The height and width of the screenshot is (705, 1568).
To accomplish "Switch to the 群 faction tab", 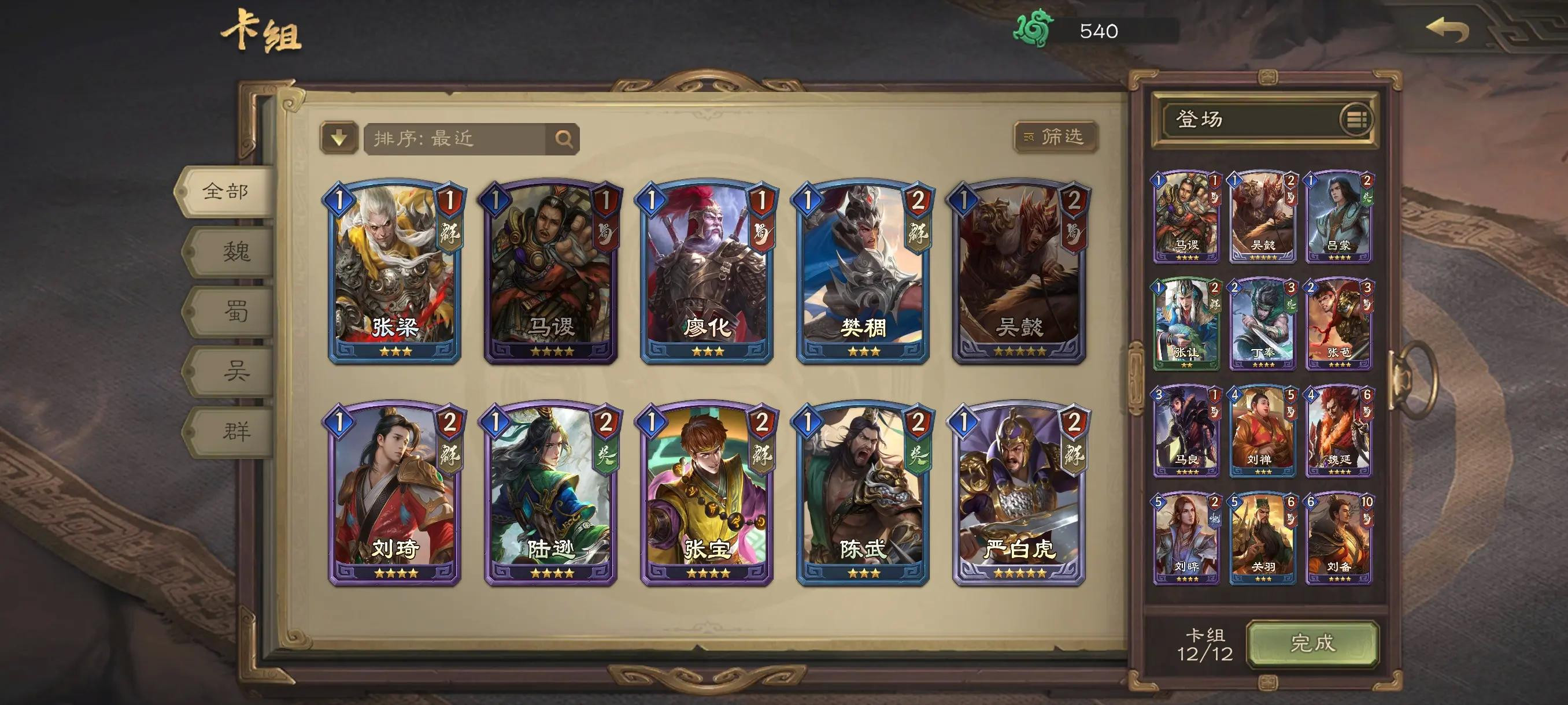I will point(235,431).
